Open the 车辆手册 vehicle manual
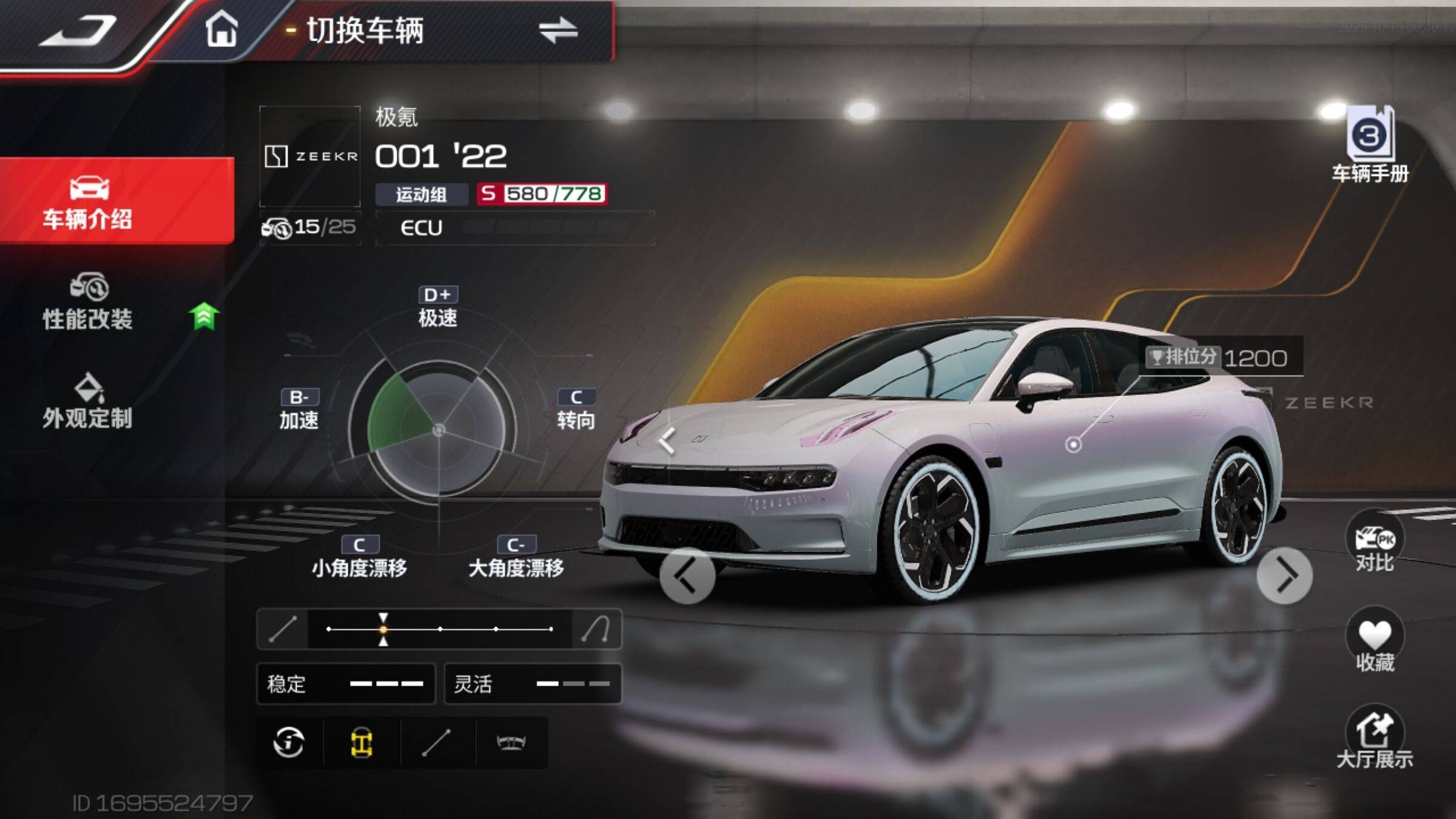The width and height of the screenshot is (1456, 819). (1370, 146)
